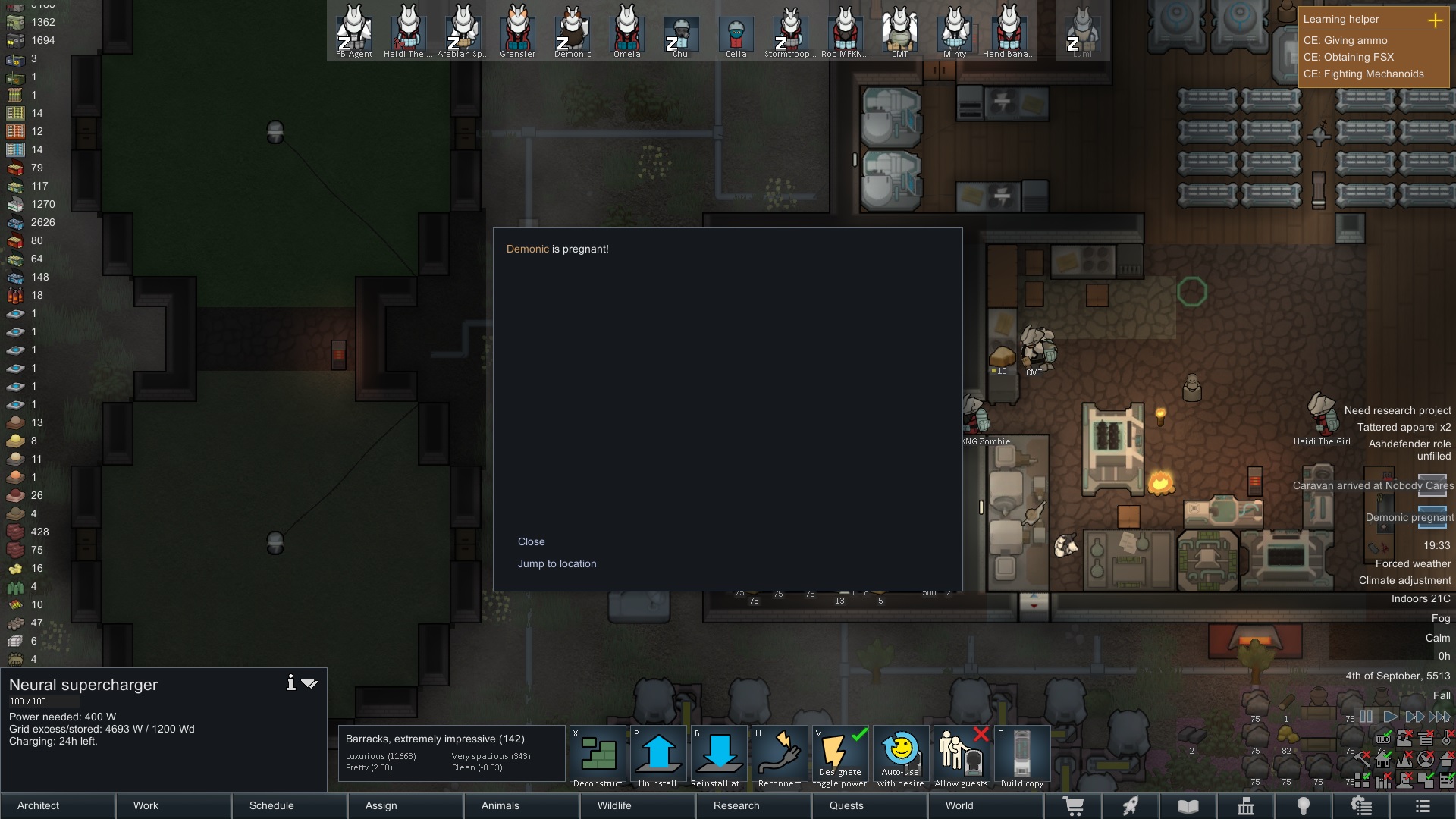Screen dimensions: 1456x819
Task: Click the Reconnect power command
Action: tap(780, 756)
